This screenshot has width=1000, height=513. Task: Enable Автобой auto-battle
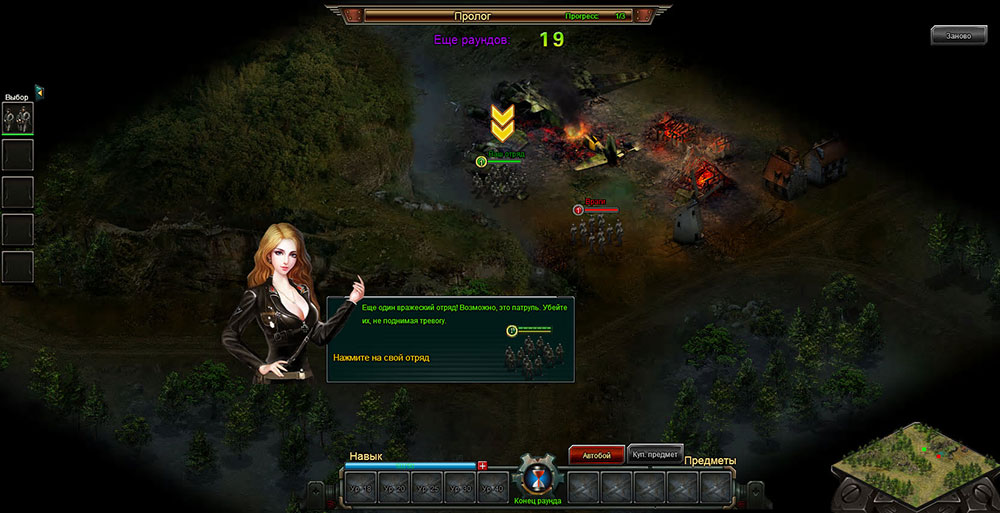pyautogui.click(x=597, y=455)
